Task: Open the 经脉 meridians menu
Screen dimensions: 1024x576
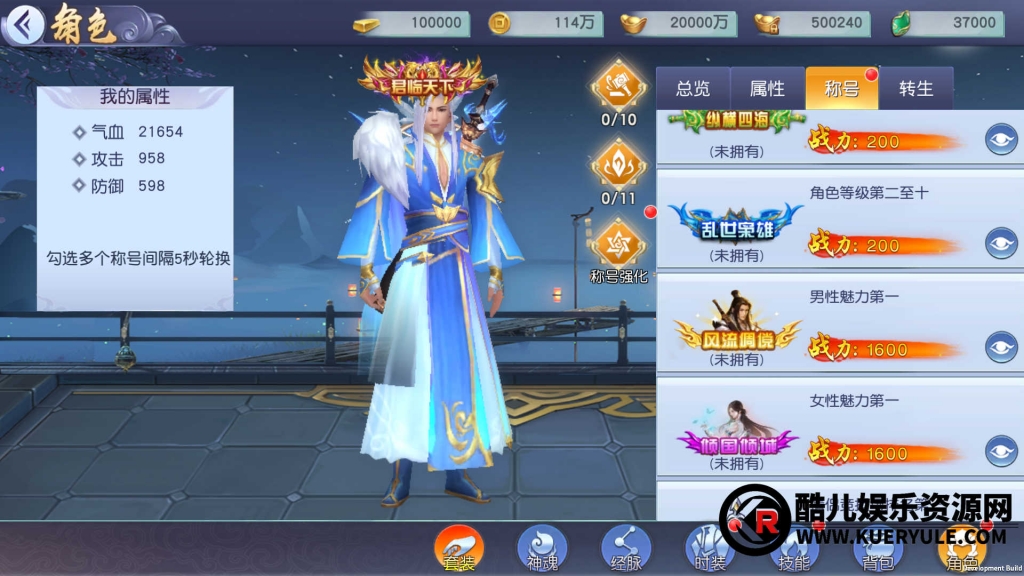Action: coord(626,549)
